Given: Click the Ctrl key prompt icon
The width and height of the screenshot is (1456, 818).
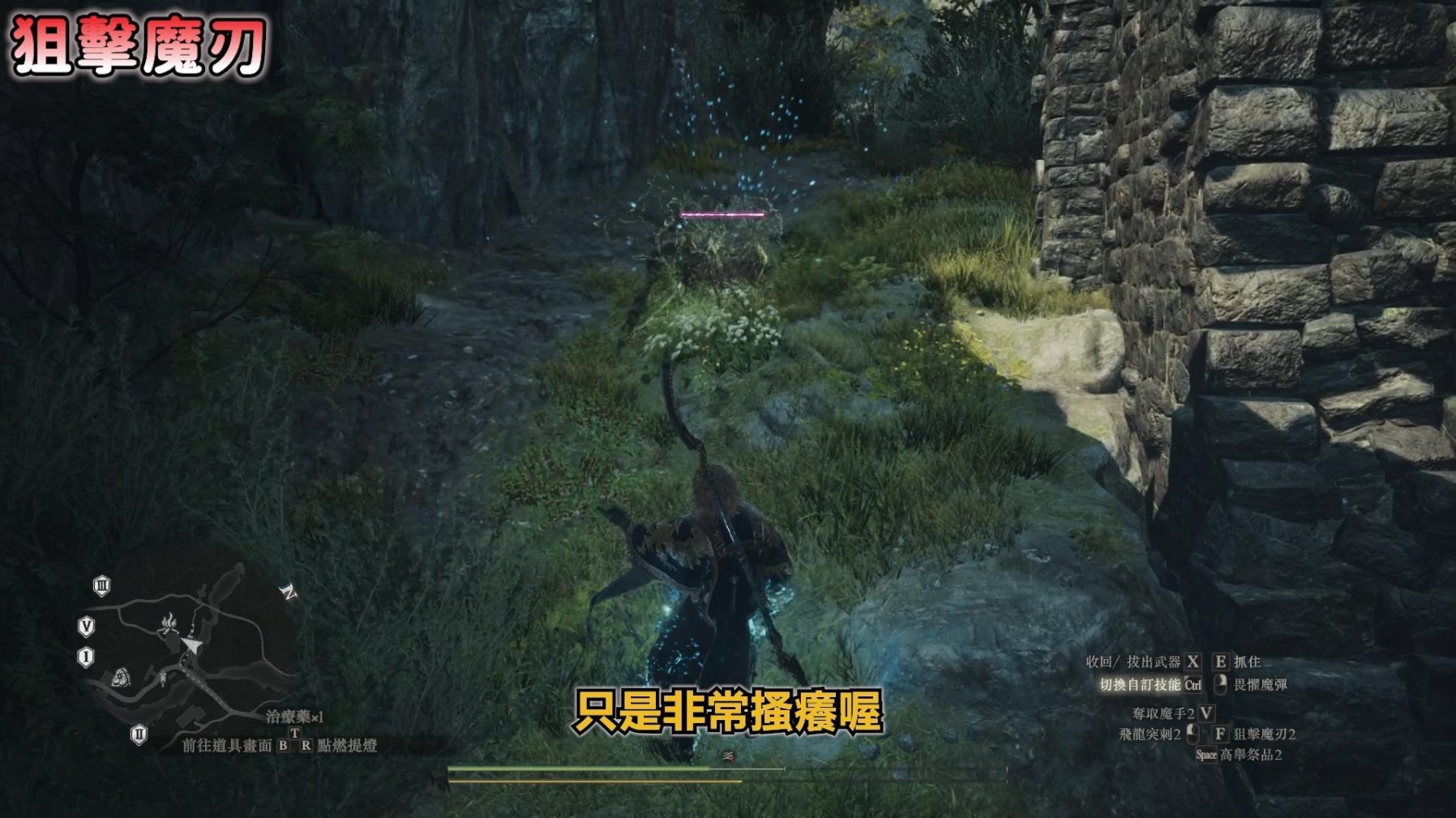Looking at the screenshot, I should point(1193,684).
